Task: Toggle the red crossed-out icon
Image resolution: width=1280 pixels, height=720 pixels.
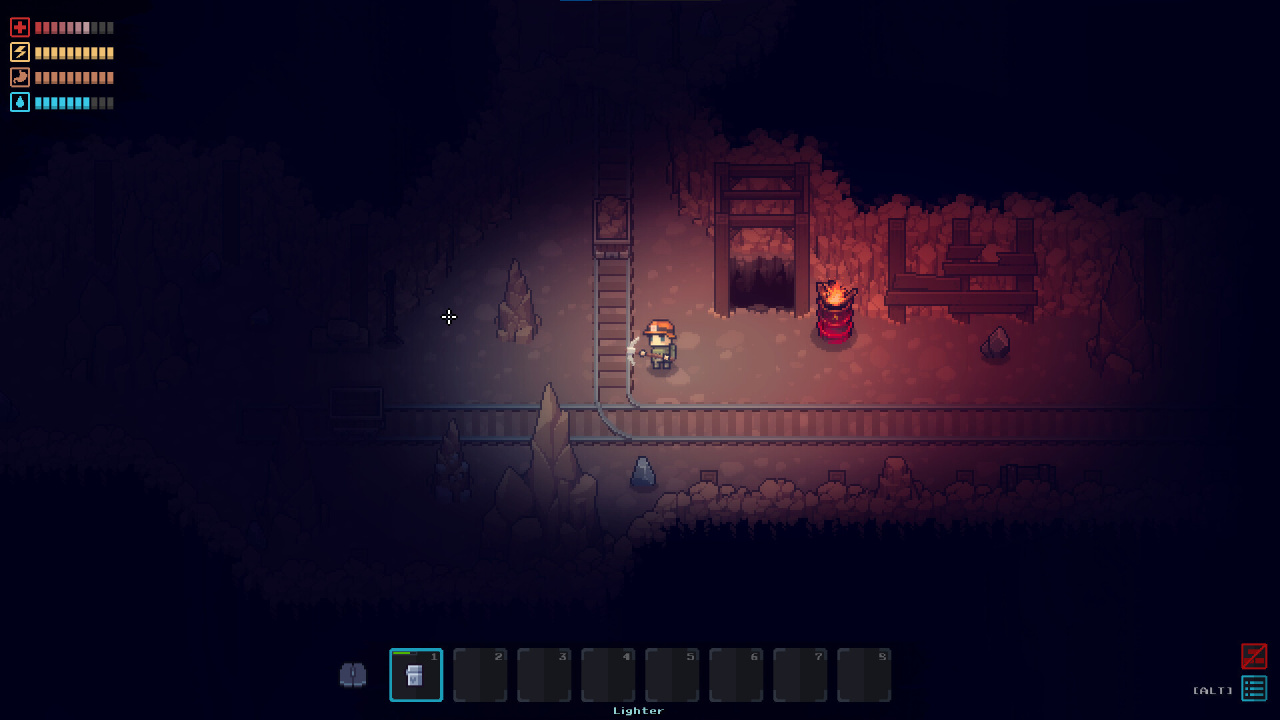Action: coord(1254,656)
